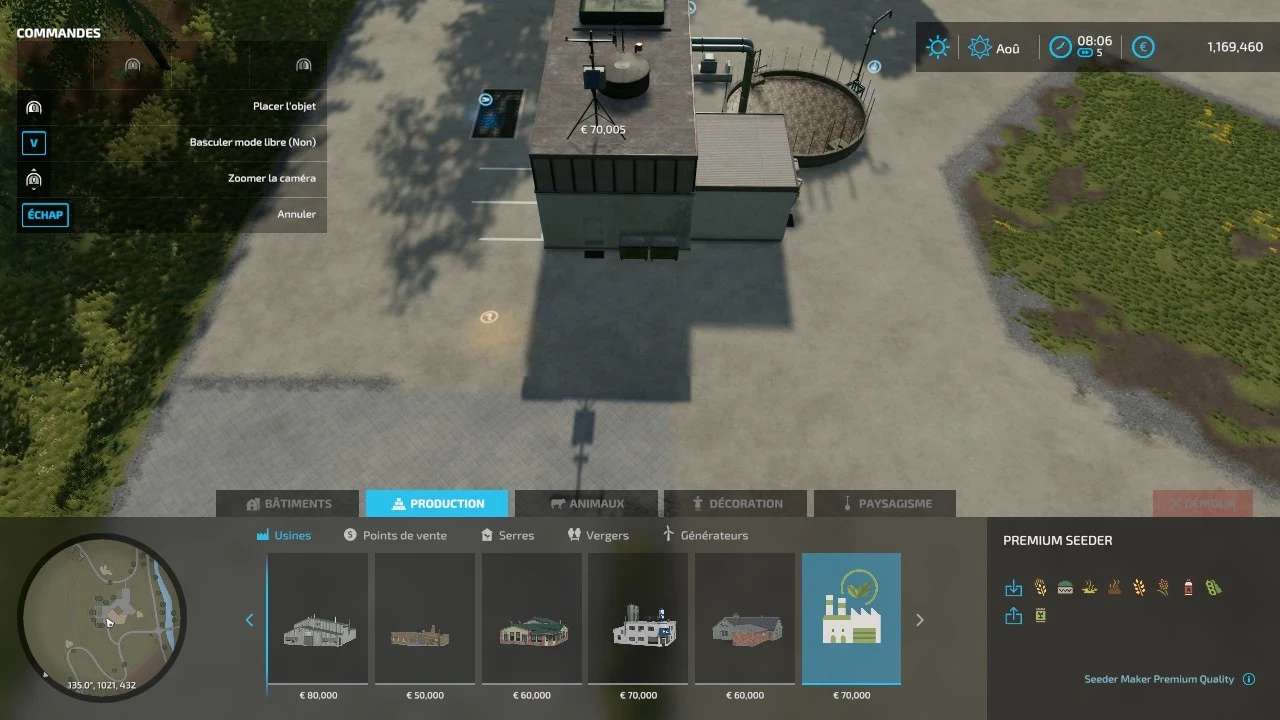The image size is (1280, 720).
Task: Select the Production category tab
Action: point(437,503)
